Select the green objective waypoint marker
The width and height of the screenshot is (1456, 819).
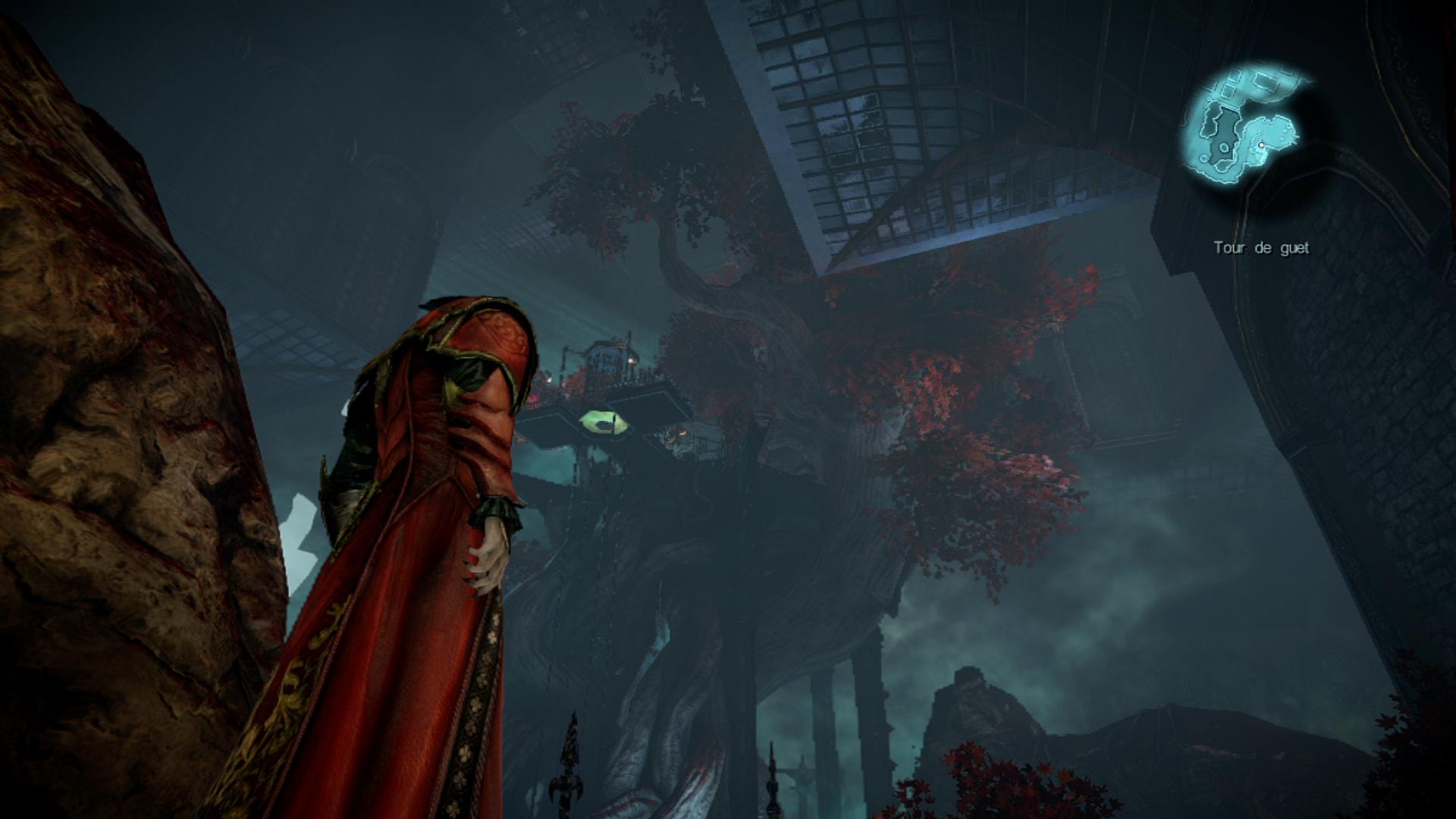[x=604, y=422]
